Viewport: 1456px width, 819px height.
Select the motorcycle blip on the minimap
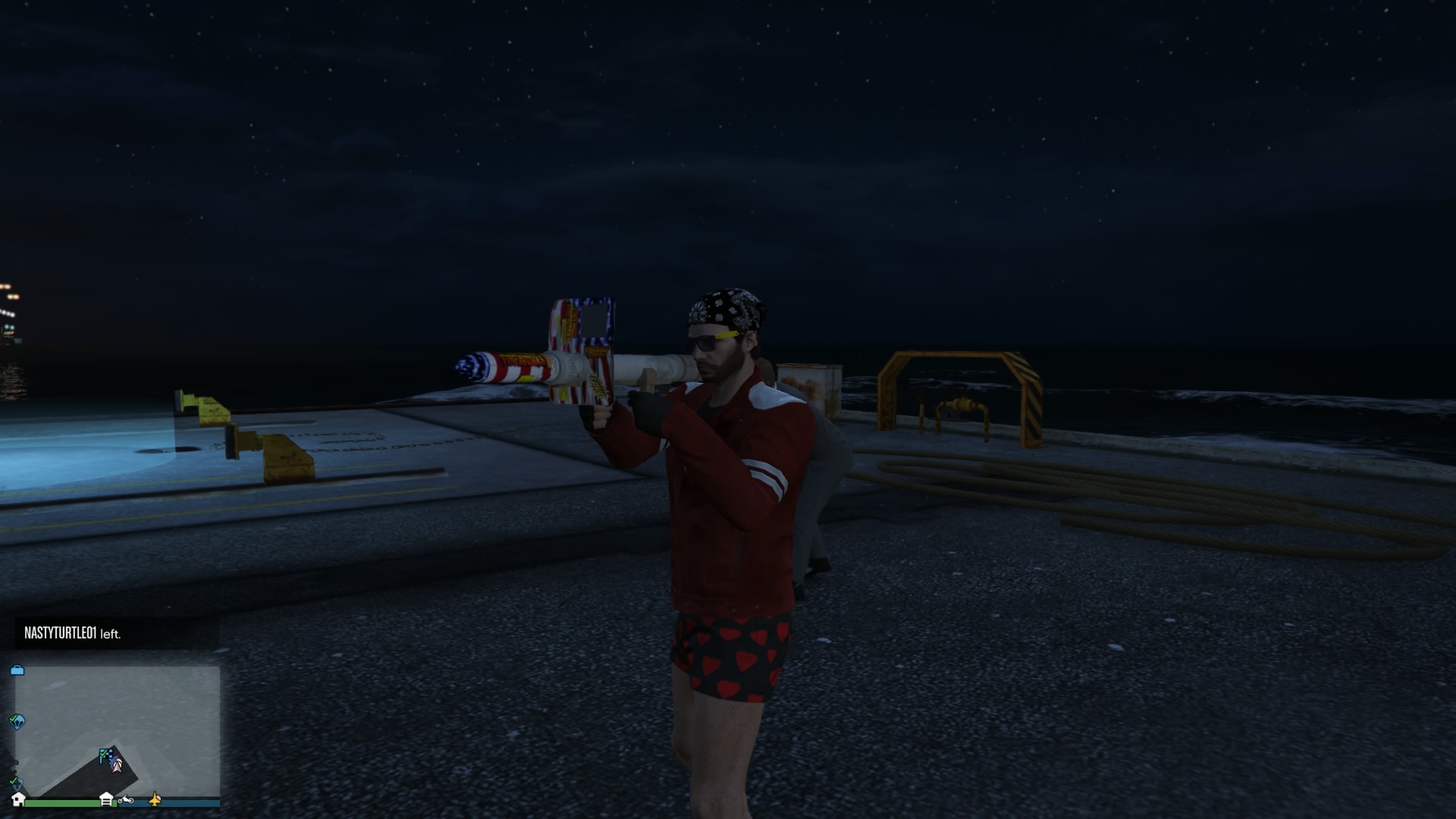[x=126, y=799]
